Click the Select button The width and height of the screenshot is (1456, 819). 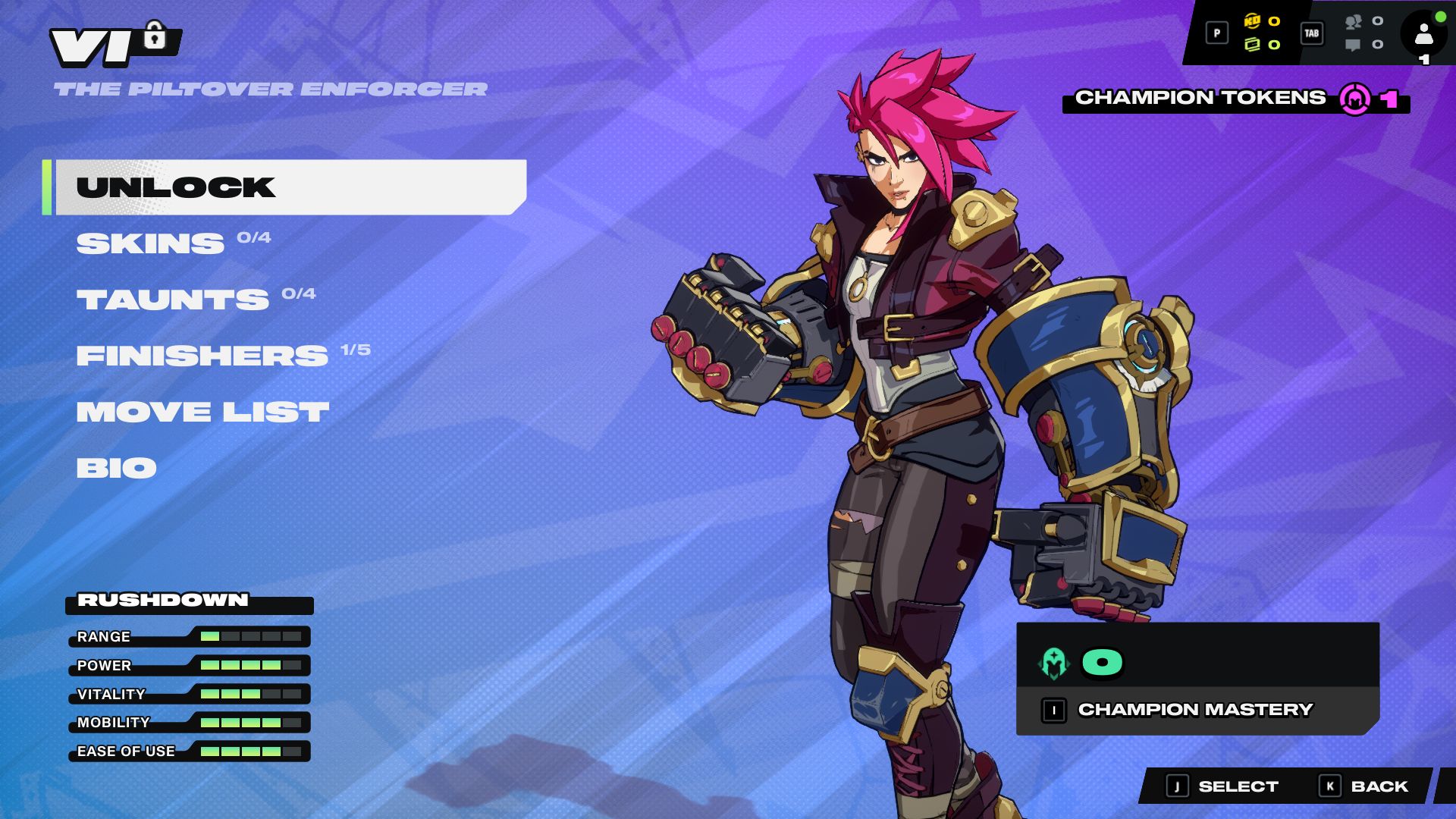(1222, 786)
